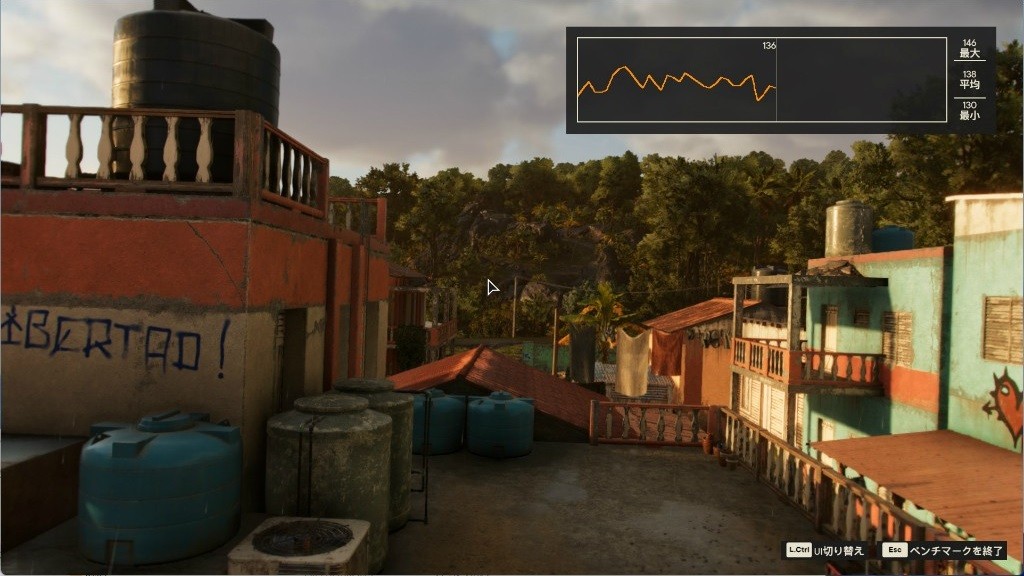
Task: Toggle the UI with UI切り替え
Action: point(825,550)
